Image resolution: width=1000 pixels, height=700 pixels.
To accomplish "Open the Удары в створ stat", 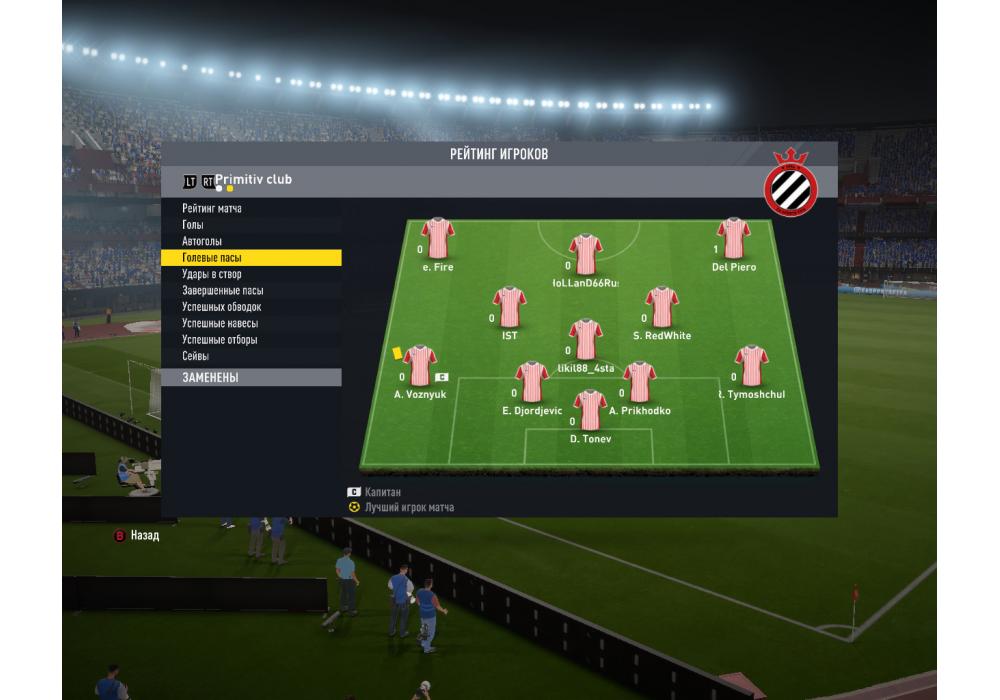I will 212,274.
